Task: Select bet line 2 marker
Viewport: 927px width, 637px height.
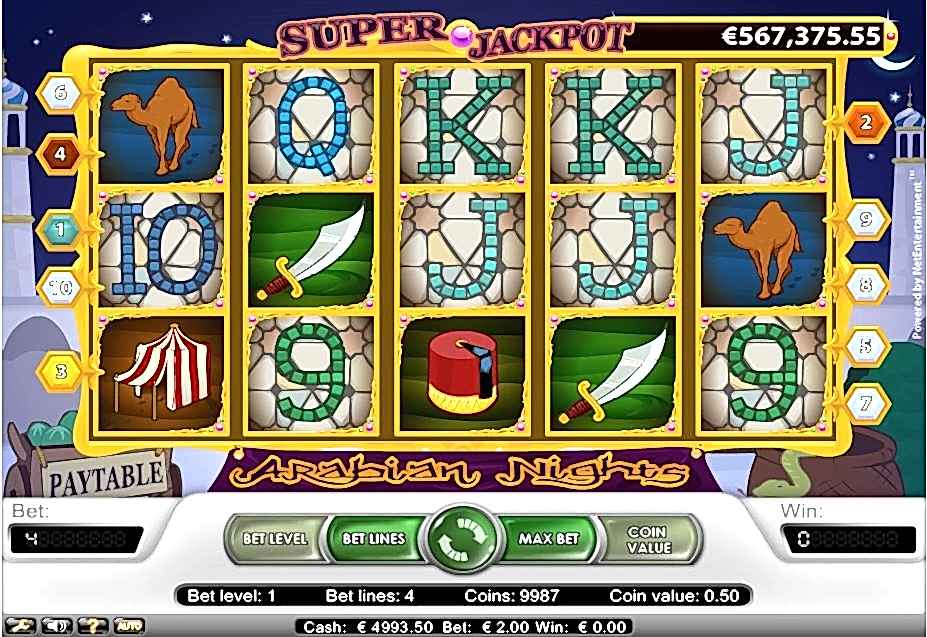Action: 865,122
